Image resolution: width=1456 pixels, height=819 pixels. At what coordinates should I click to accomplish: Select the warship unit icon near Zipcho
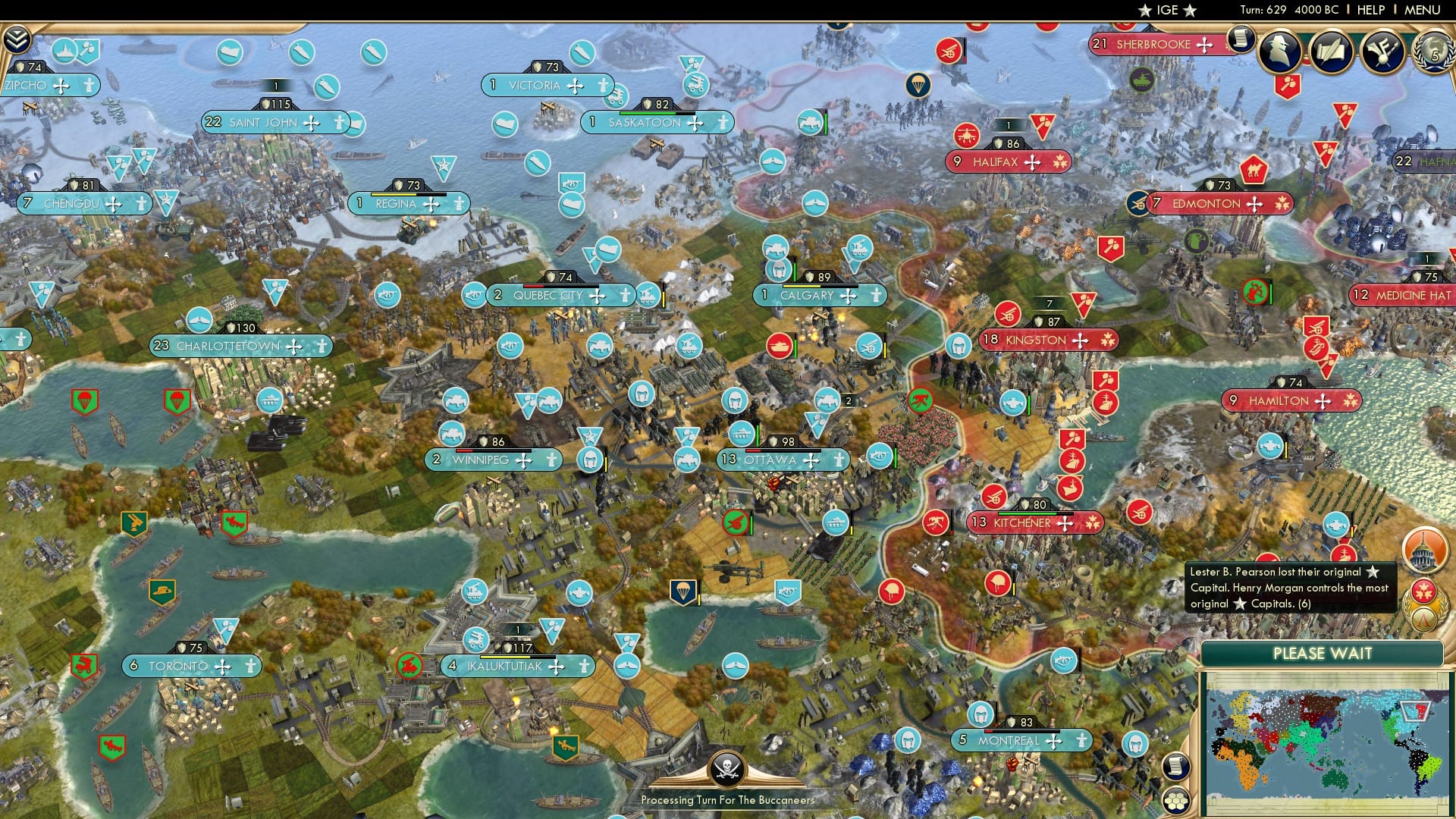click(x=64, y=50)
